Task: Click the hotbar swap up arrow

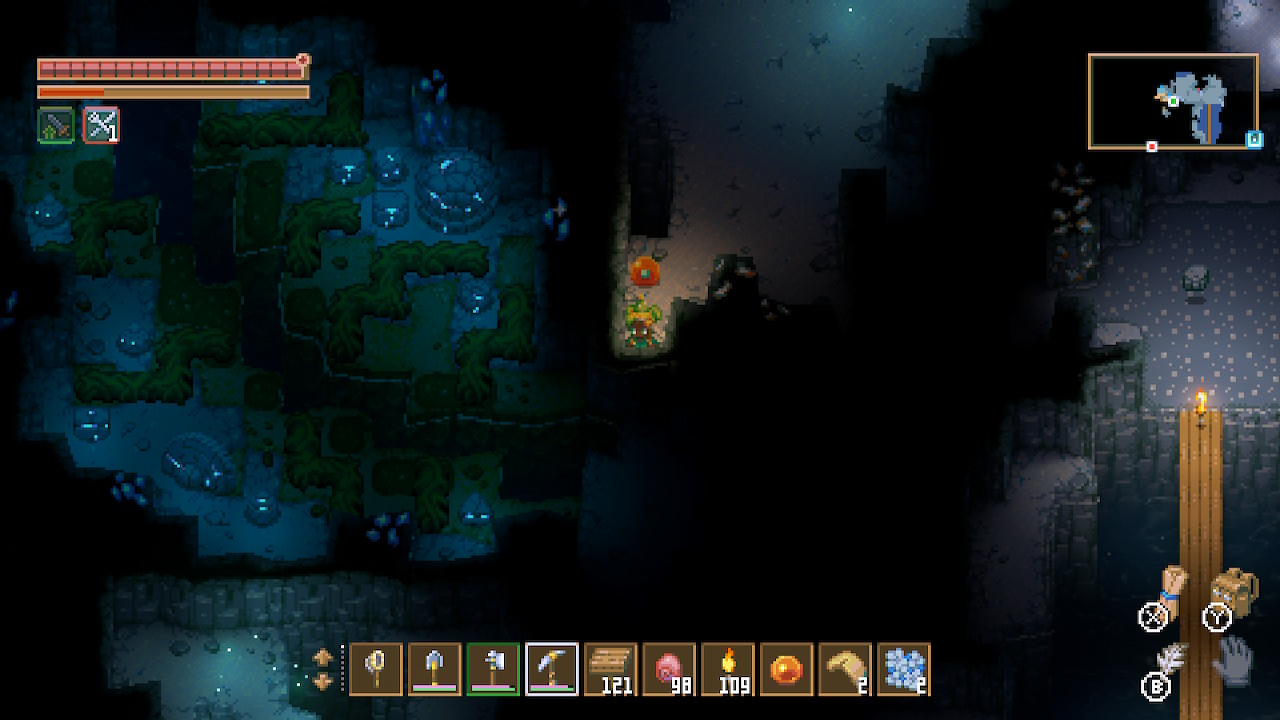Action: click(324, 657)
